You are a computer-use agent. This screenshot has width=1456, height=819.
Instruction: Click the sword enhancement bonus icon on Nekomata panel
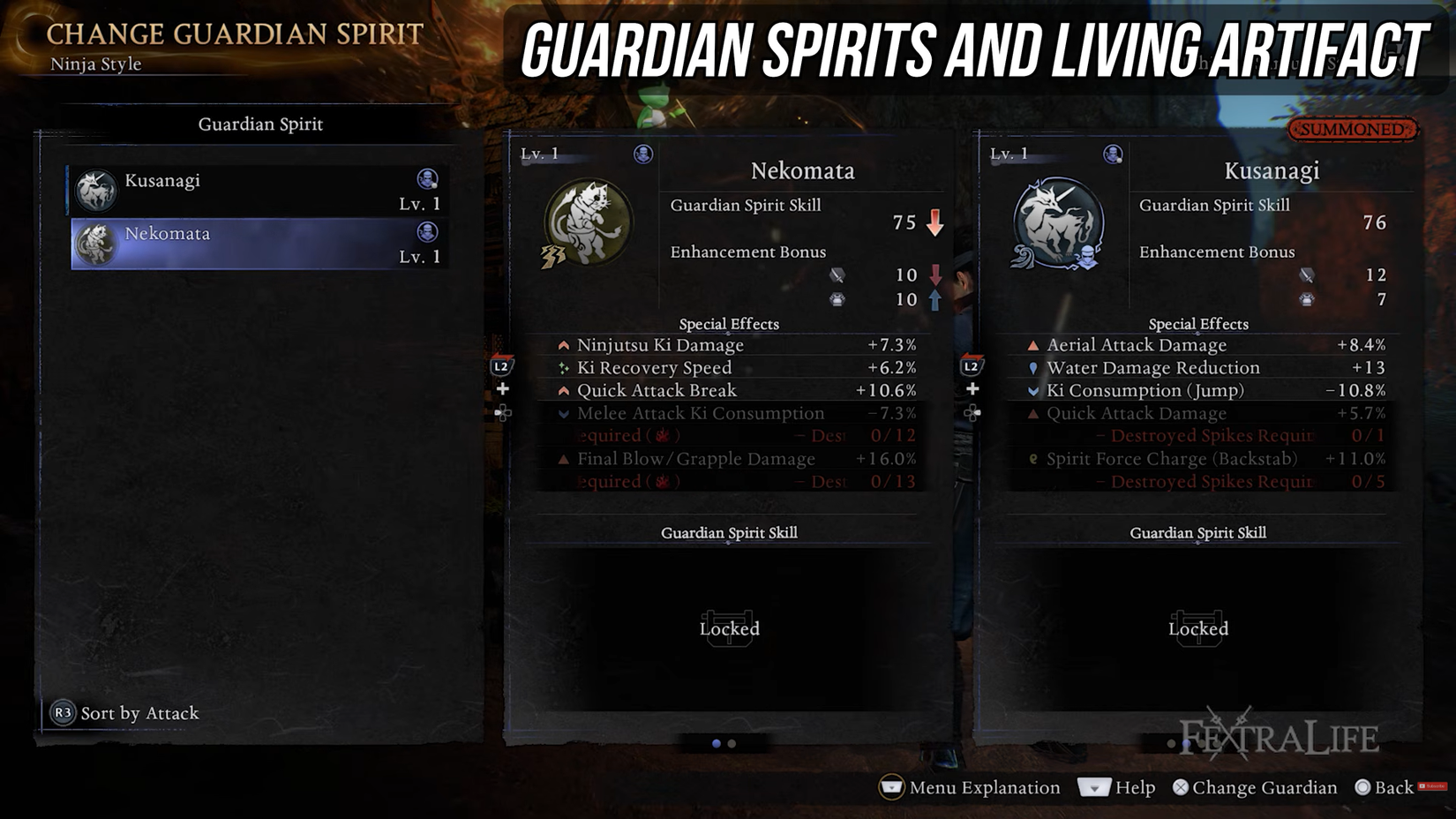coord(839,275)
